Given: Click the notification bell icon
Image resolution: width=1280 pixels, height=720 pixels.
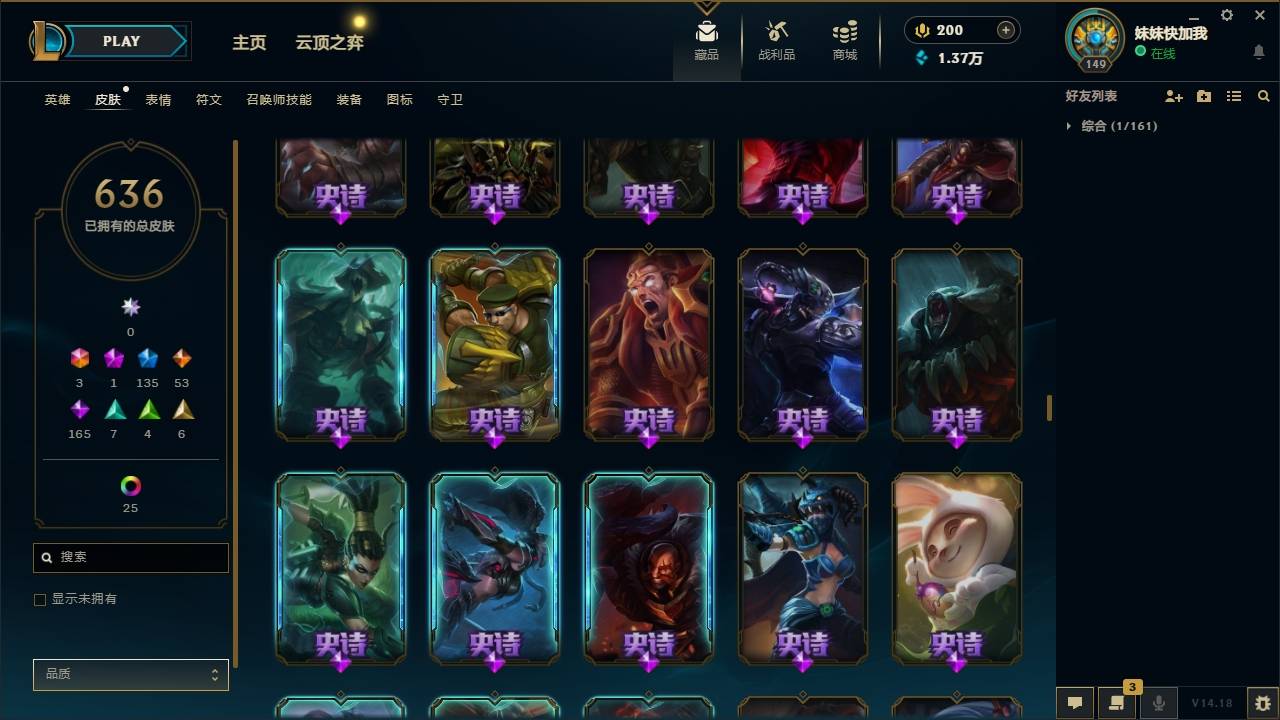Looking at the screenshot, I should coord(1258,52).
